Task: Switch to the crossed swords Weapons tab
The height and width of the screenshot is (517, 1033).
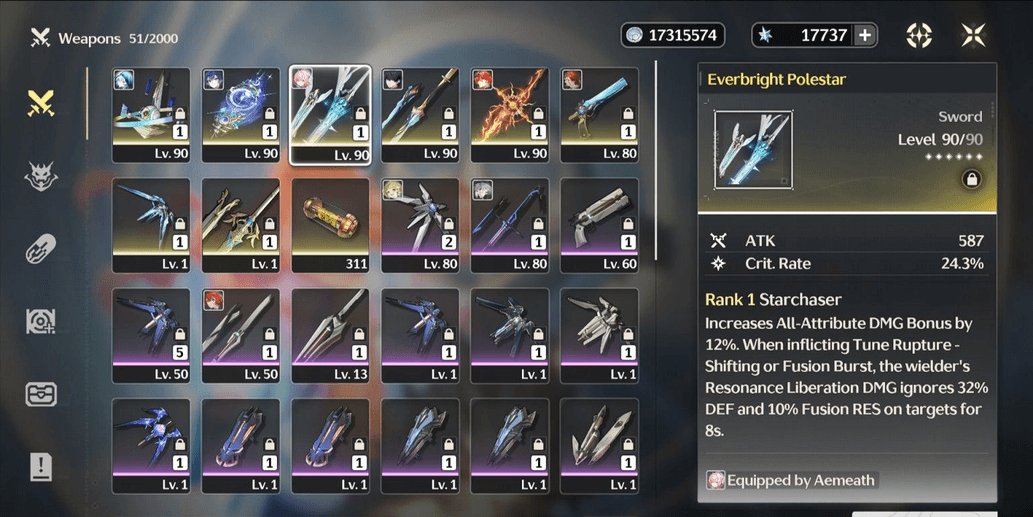Action: 41,102
